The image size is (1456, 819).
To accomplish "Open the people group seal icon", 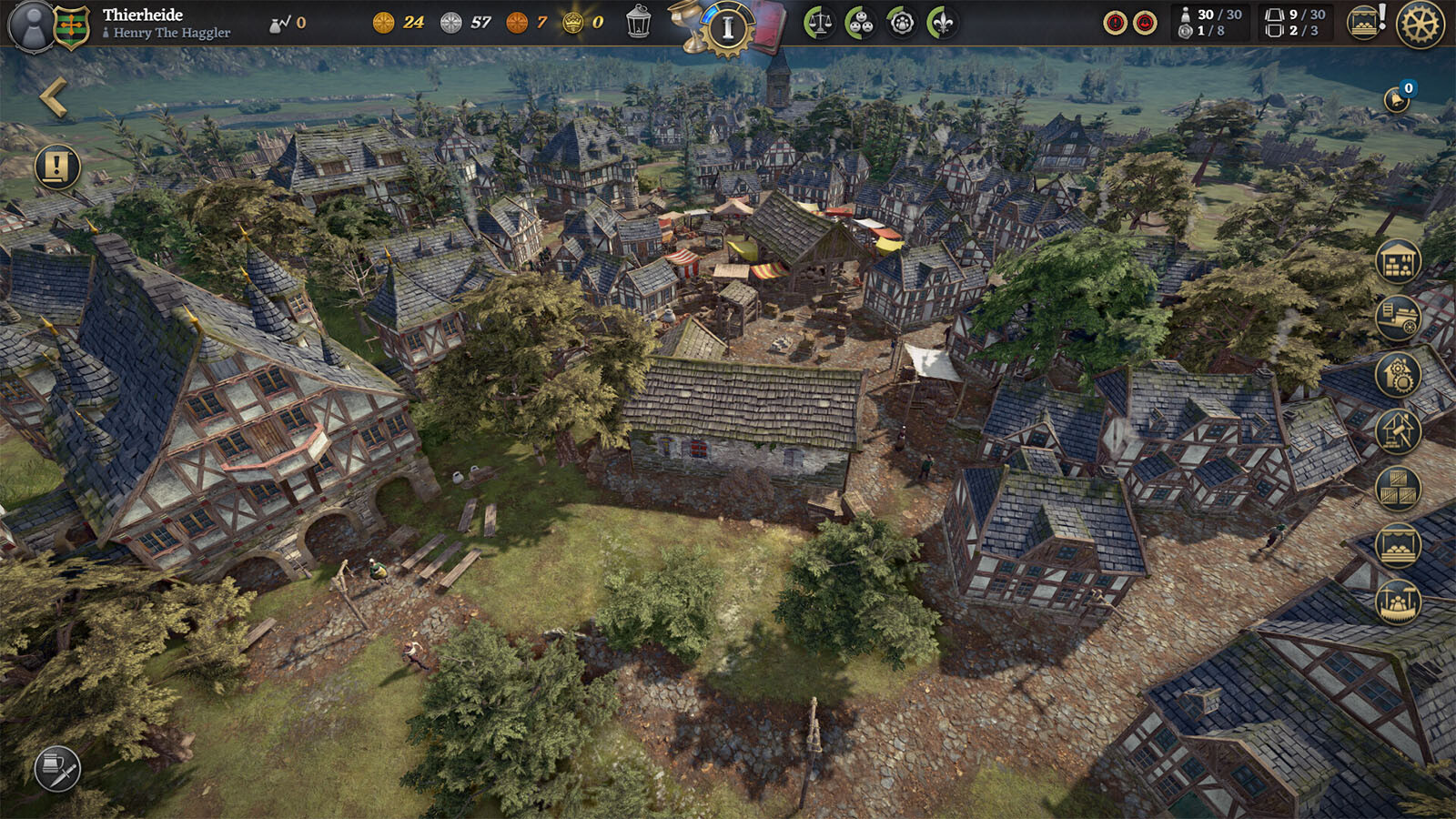I will pyautogui.click(x=902, y=23).
